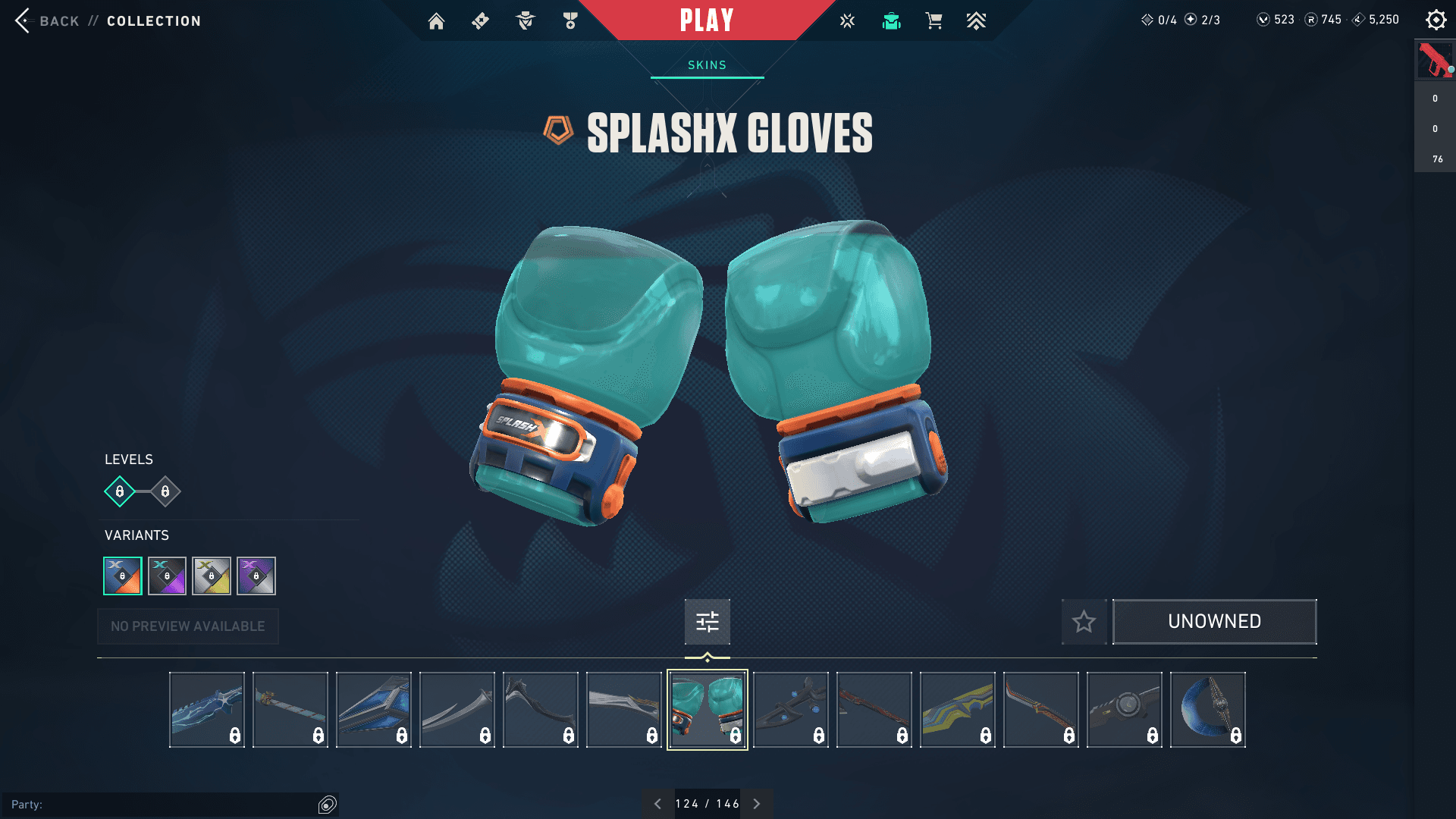1456x819 pixels.
Task: Select the locked level two node
Action: (x=164, y=491)
